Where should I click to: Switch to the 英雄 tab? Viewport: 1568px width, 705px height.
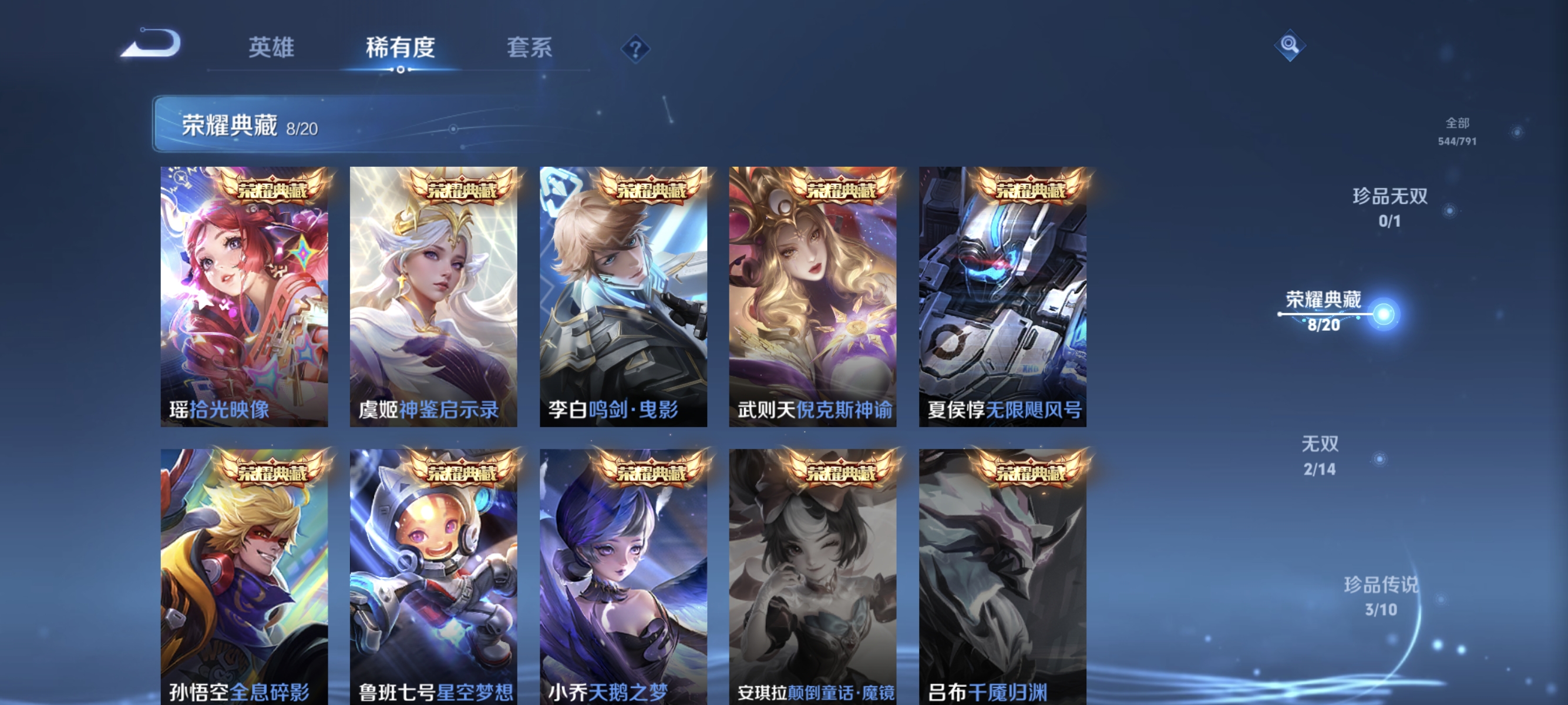[x=272, y=49]
